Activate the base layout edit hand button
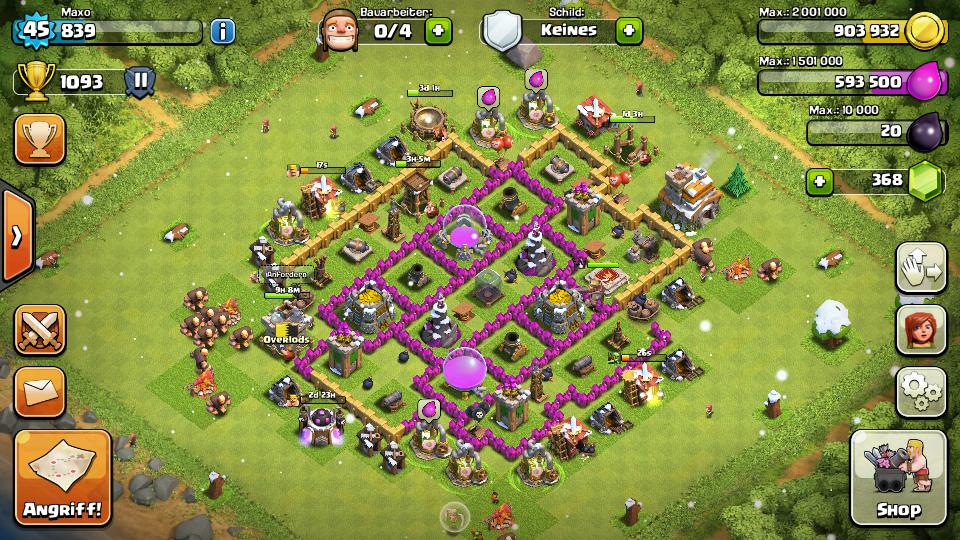Viewport: 960px width, 540px height. point(921,267)
